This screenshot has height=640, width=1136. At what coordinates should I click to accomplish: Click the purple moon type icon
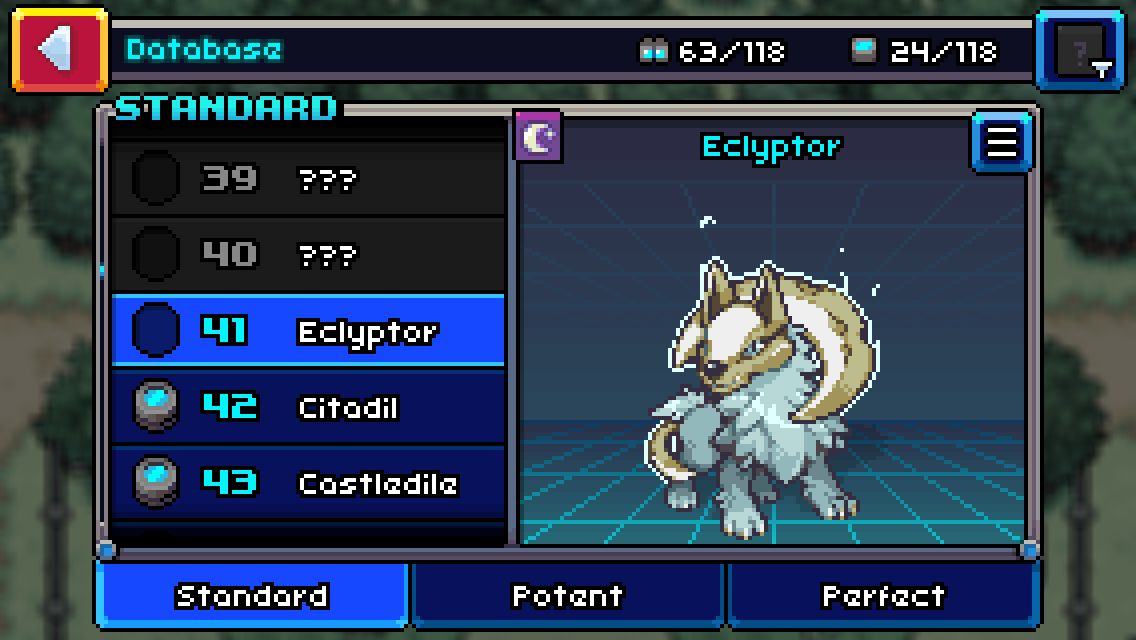pos(538,137)
